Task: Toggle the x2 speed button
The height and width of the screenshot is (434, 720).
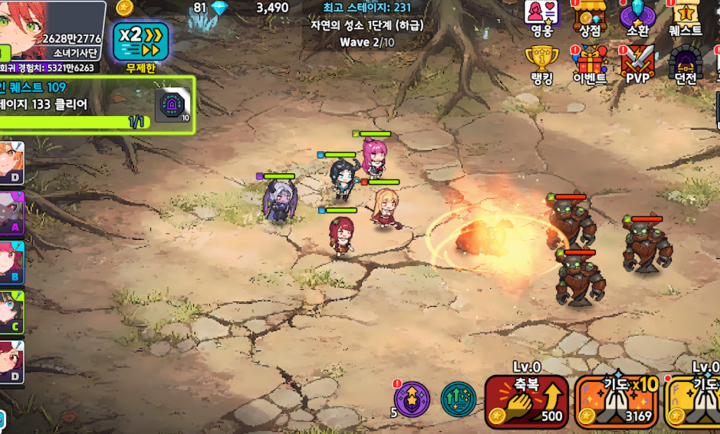Action: [x=140, y=41]
